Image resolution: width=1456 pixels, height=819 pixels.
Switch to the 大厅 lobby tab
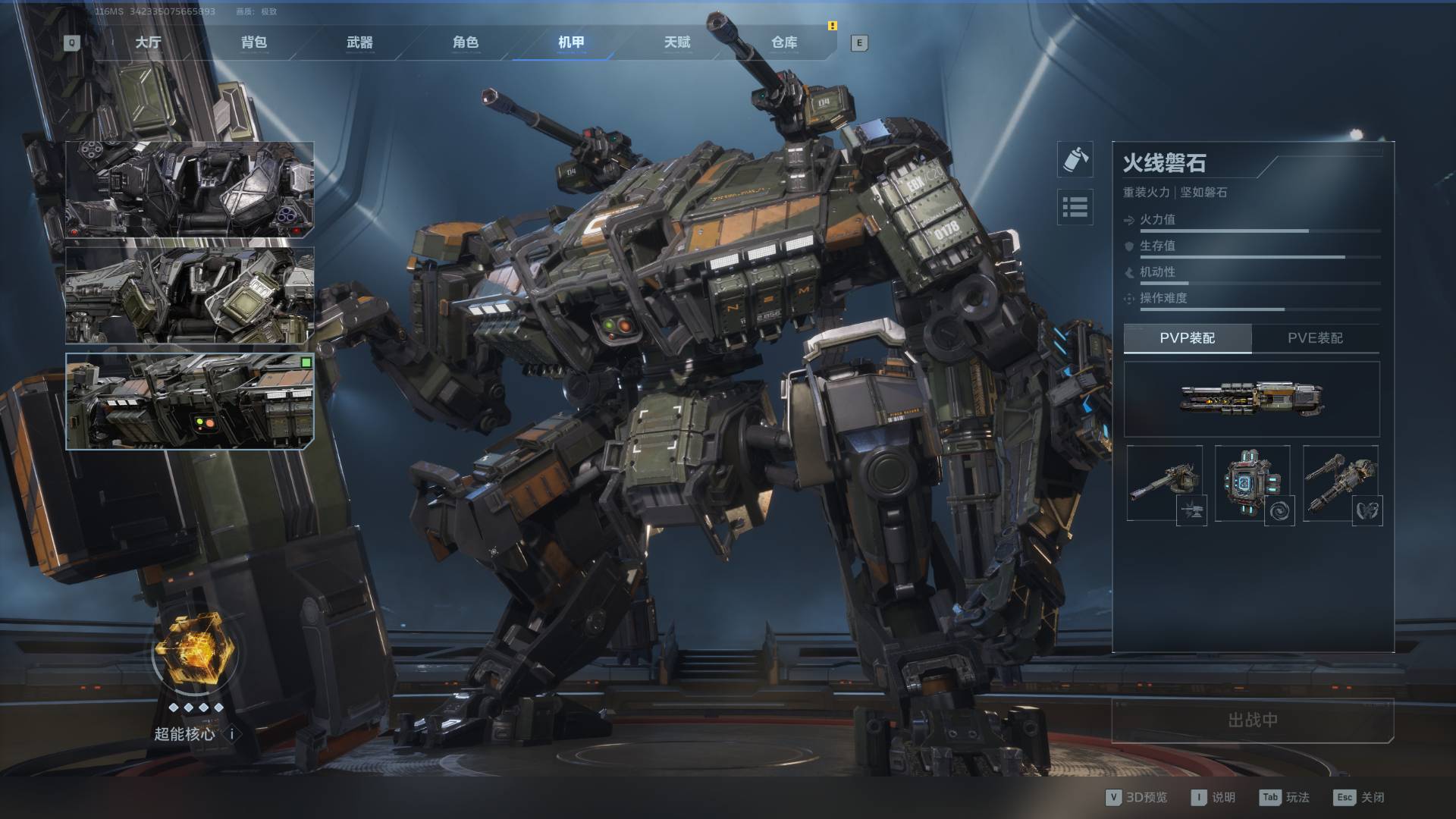coord(148,42)
